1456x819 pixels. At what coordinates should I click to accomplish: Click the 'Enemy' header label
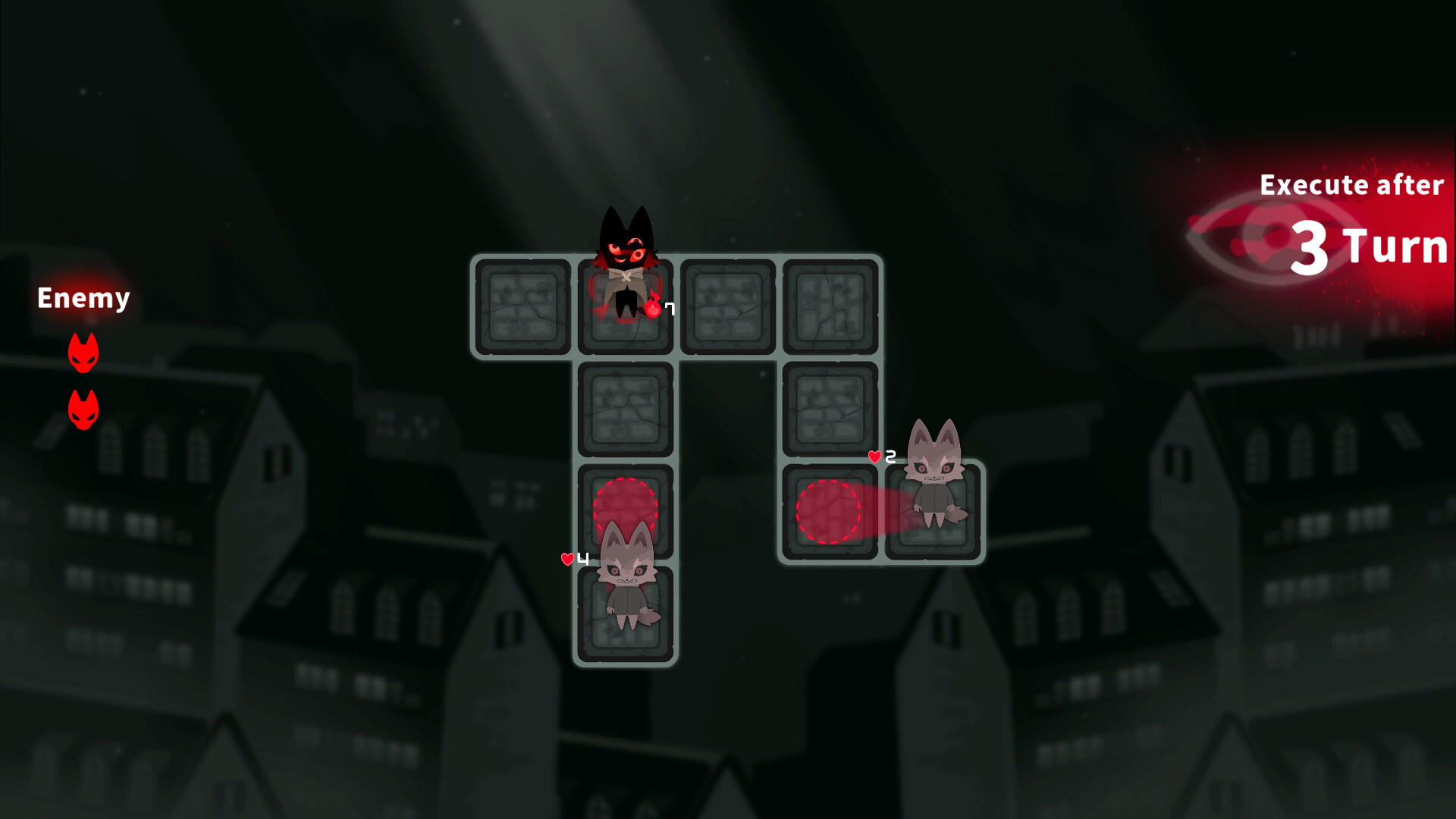pos(83,298)
